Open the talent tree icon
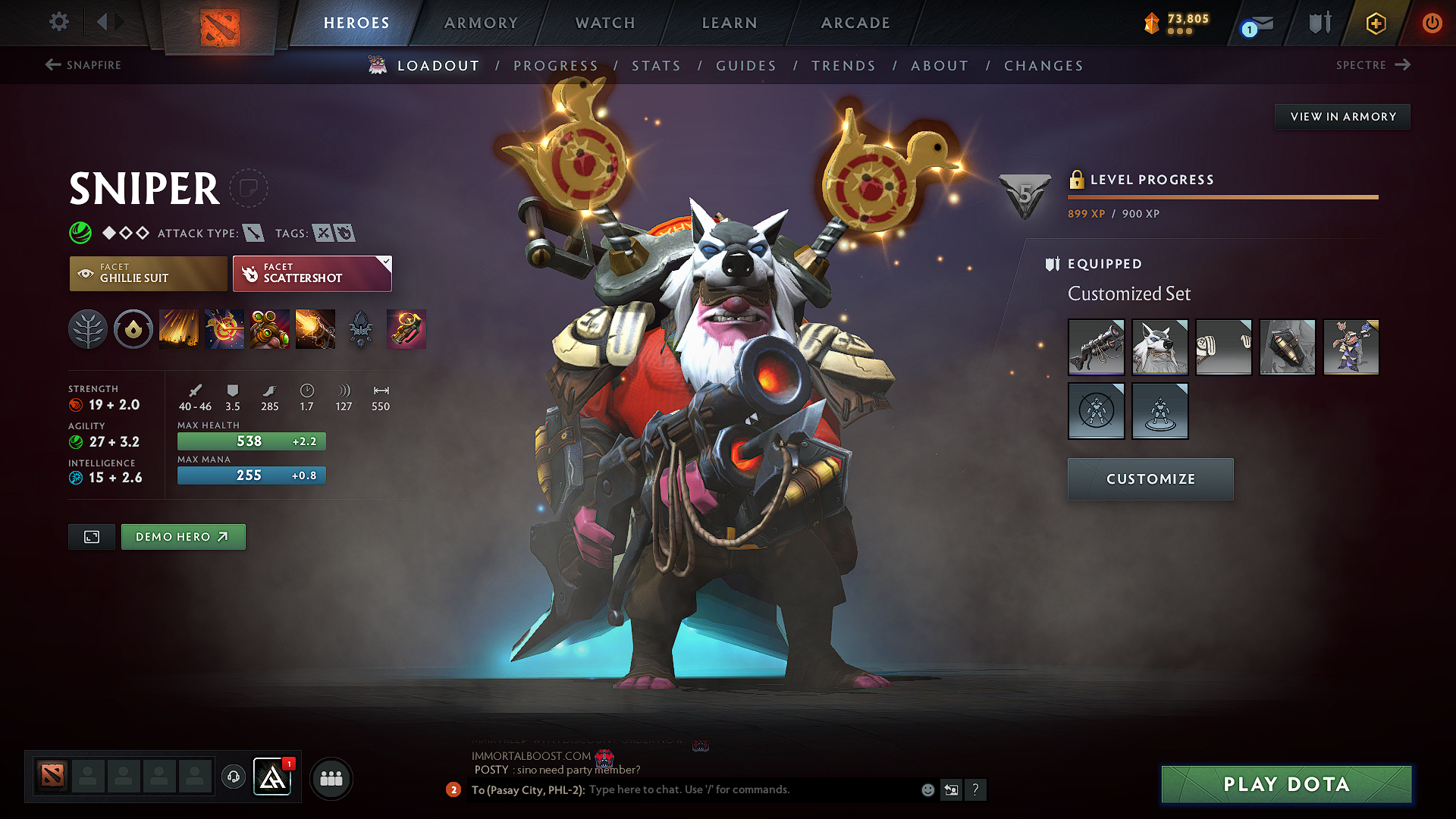The width and height of the screenshot is (1456, 819). (88, 329)
